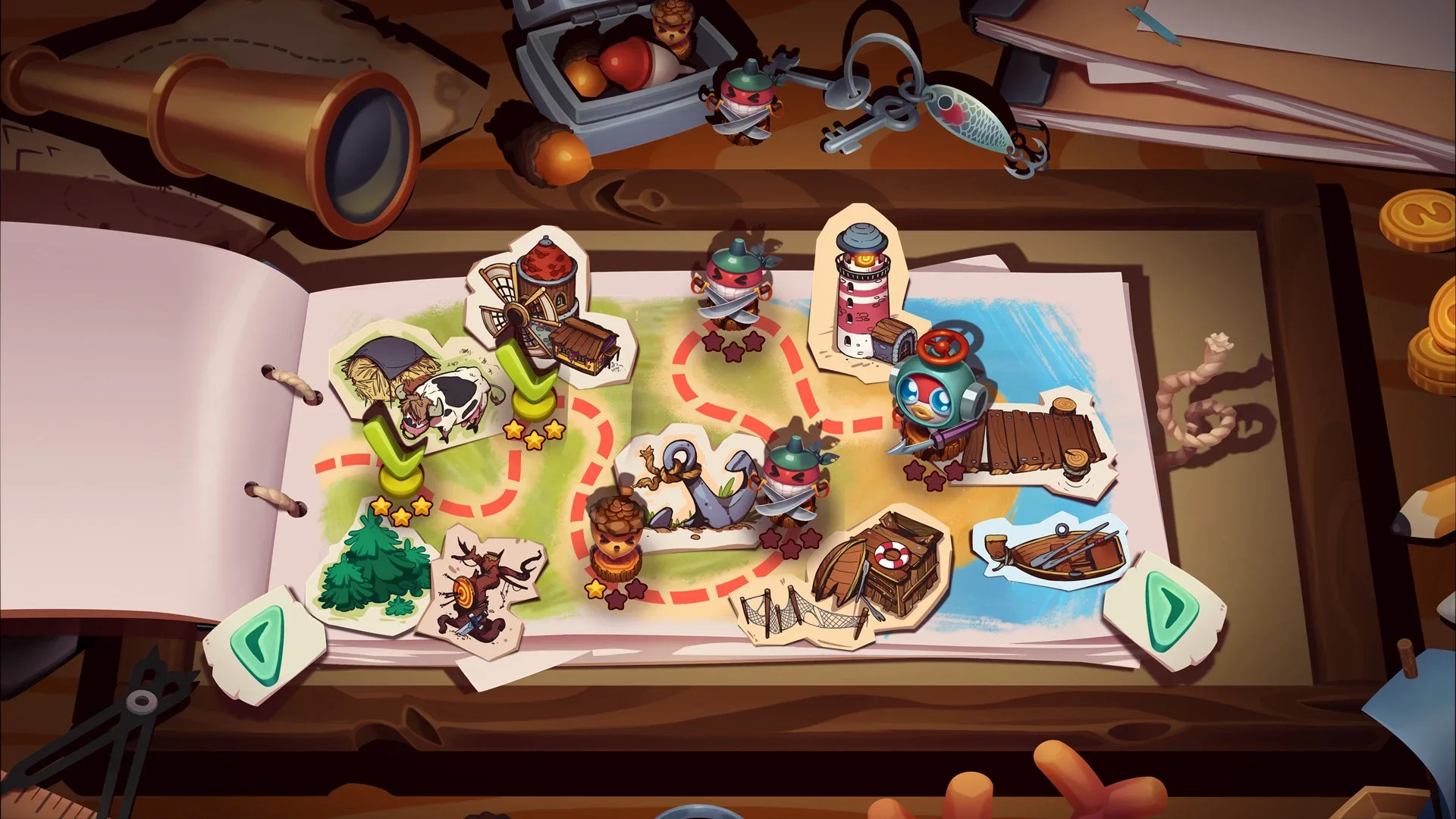Image resolution: width=1456 pixels, height=819 pixels.
Task: Click the three gold stars above the forest
Action: coord(400,508)
